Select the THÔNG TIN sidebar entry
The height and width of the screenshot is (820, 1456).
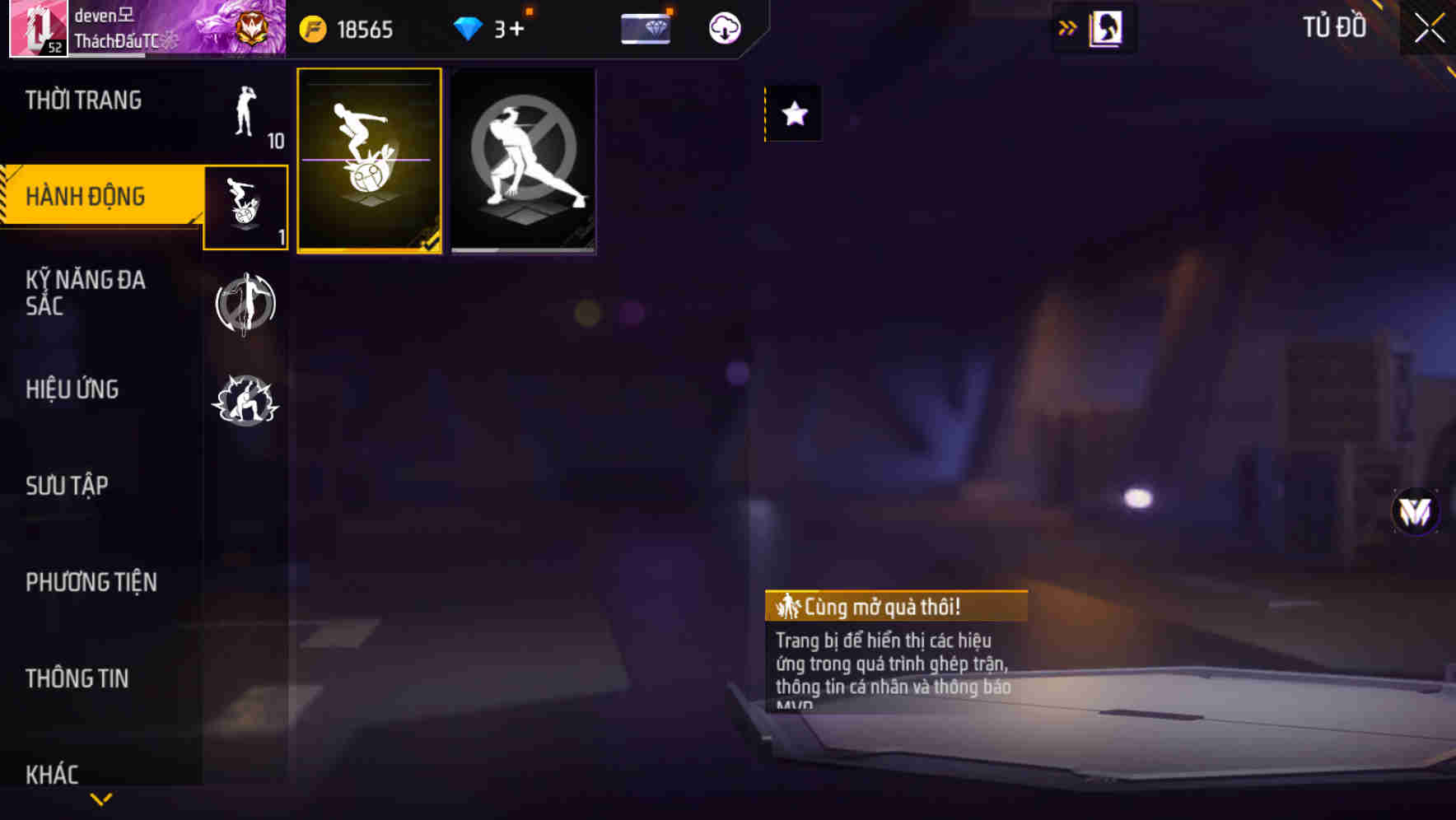click(x=77, y=678)
